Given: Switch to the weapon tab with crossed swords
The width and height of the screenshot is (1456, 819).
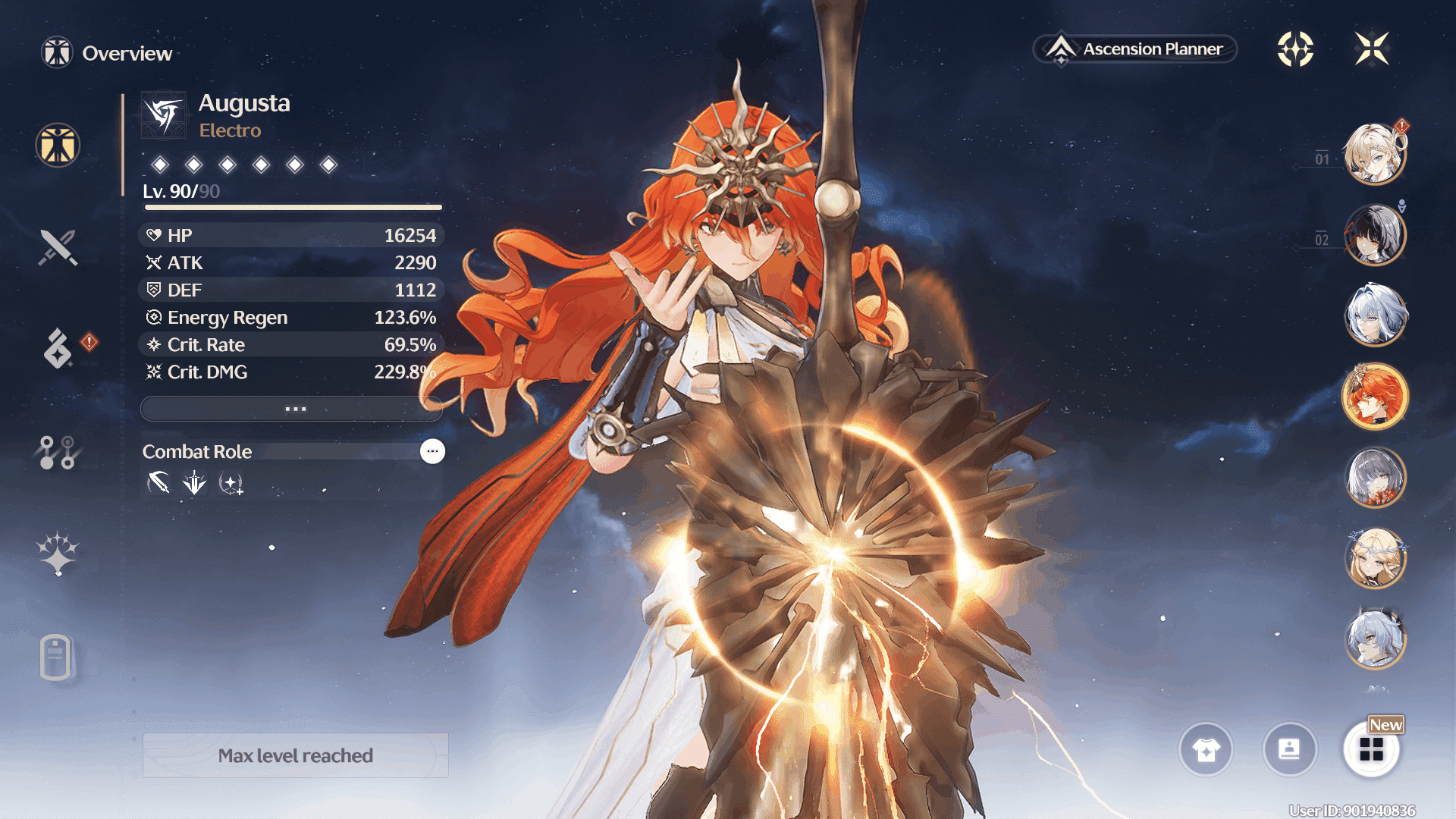Looking at the screenshot, I should coord(58,248).
